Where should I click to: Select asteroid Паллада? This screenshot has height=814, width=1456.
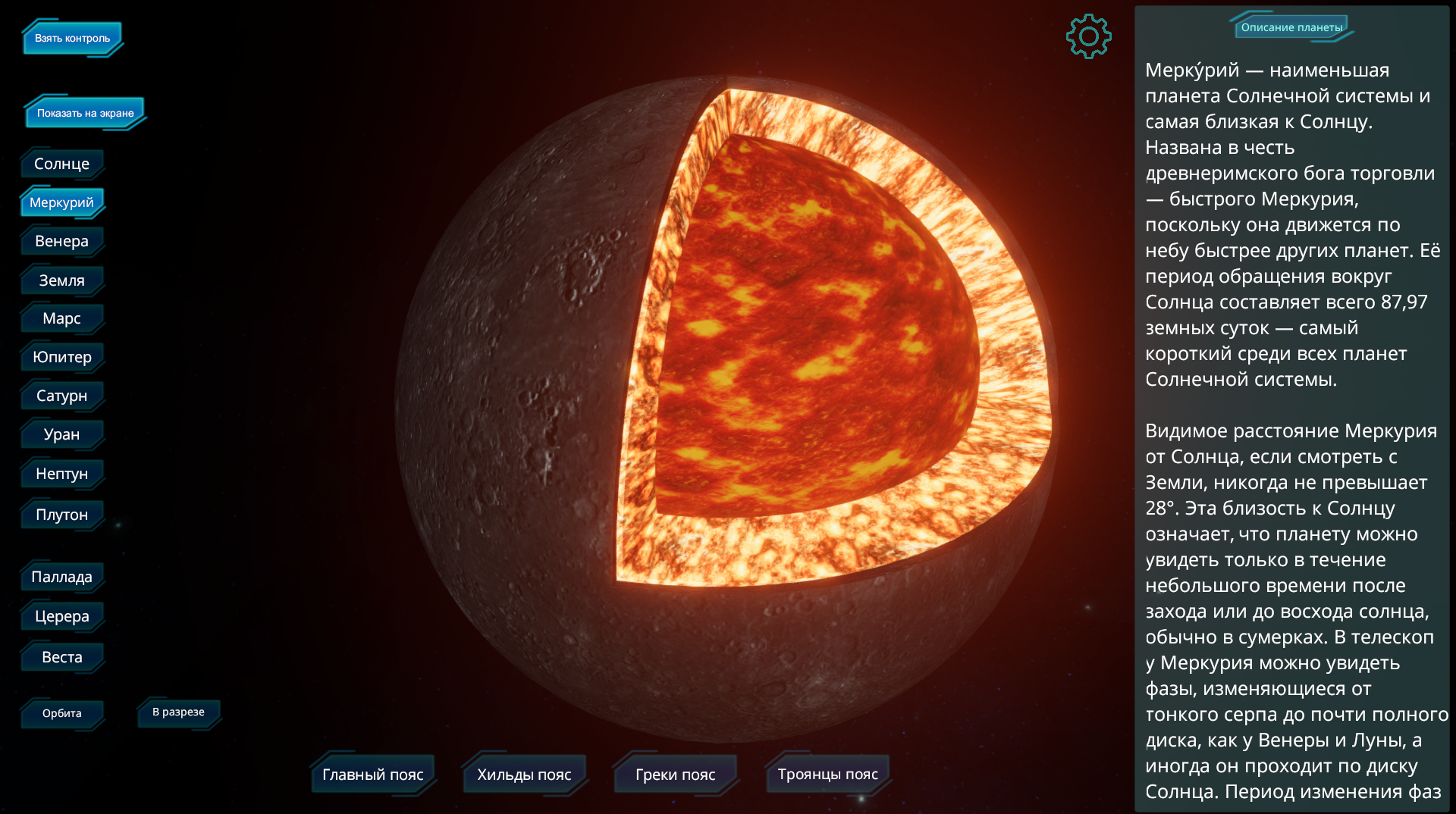(x=61, y=577)
